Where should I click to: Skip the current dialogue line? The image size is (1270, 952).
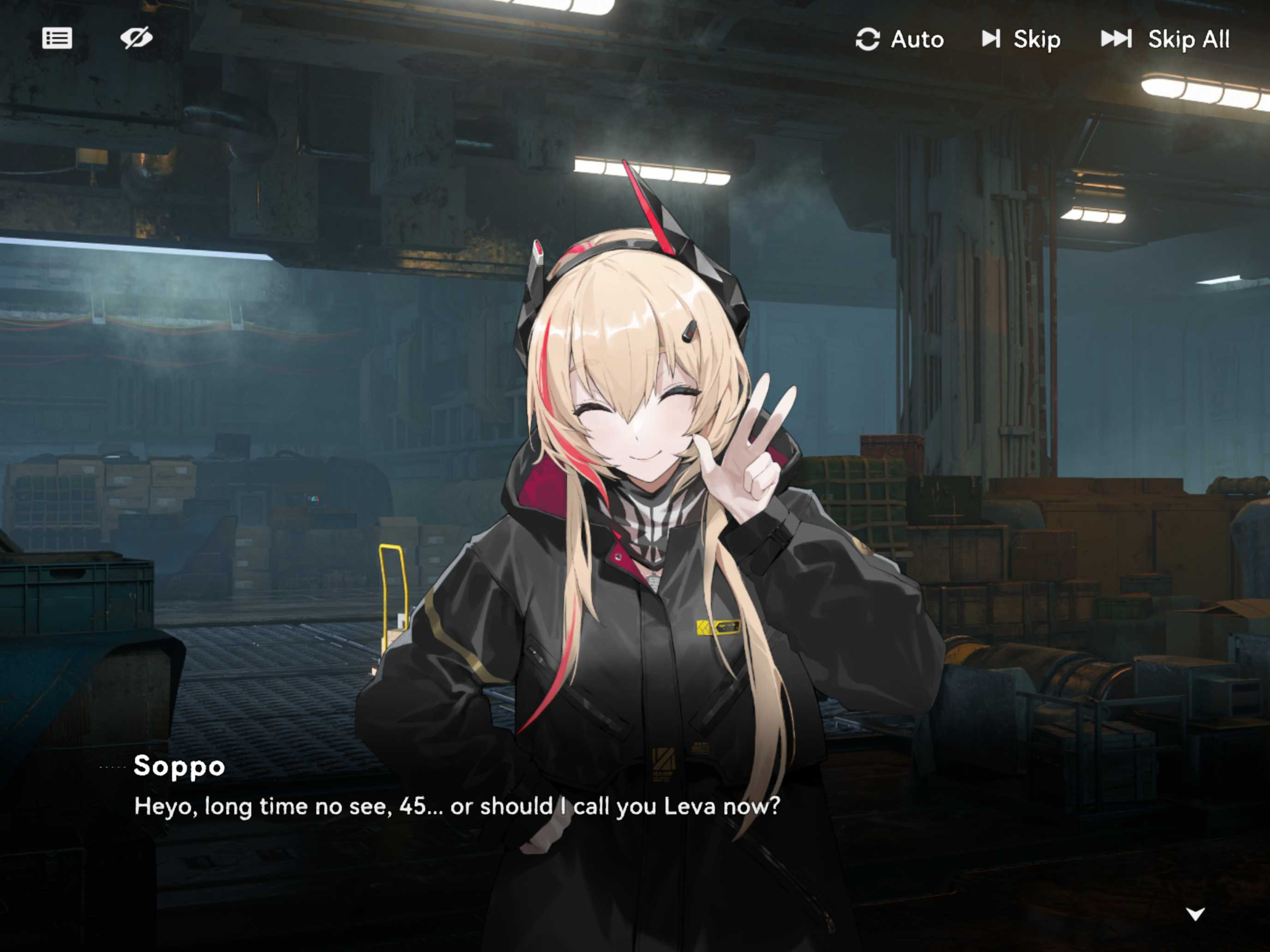pos(1021,39)
